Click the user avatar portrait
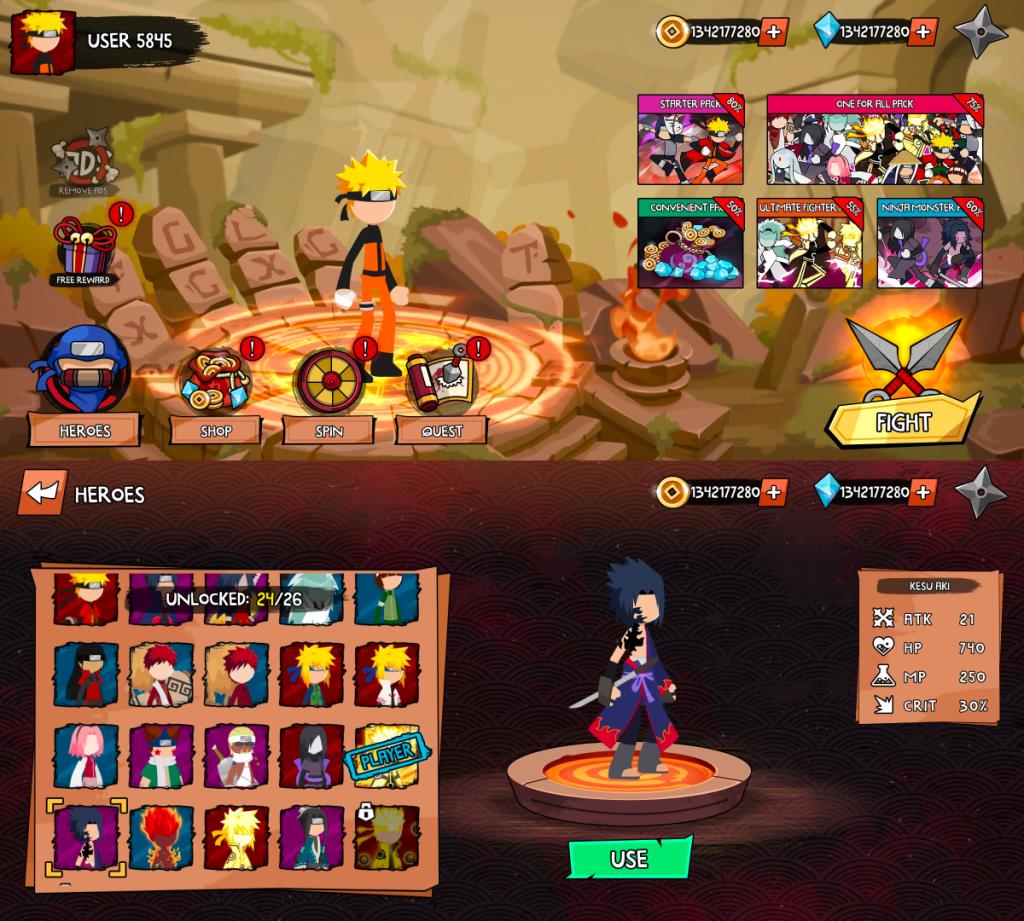The width and height of the screenshot is (1024, 921). [x=42, y=42]
